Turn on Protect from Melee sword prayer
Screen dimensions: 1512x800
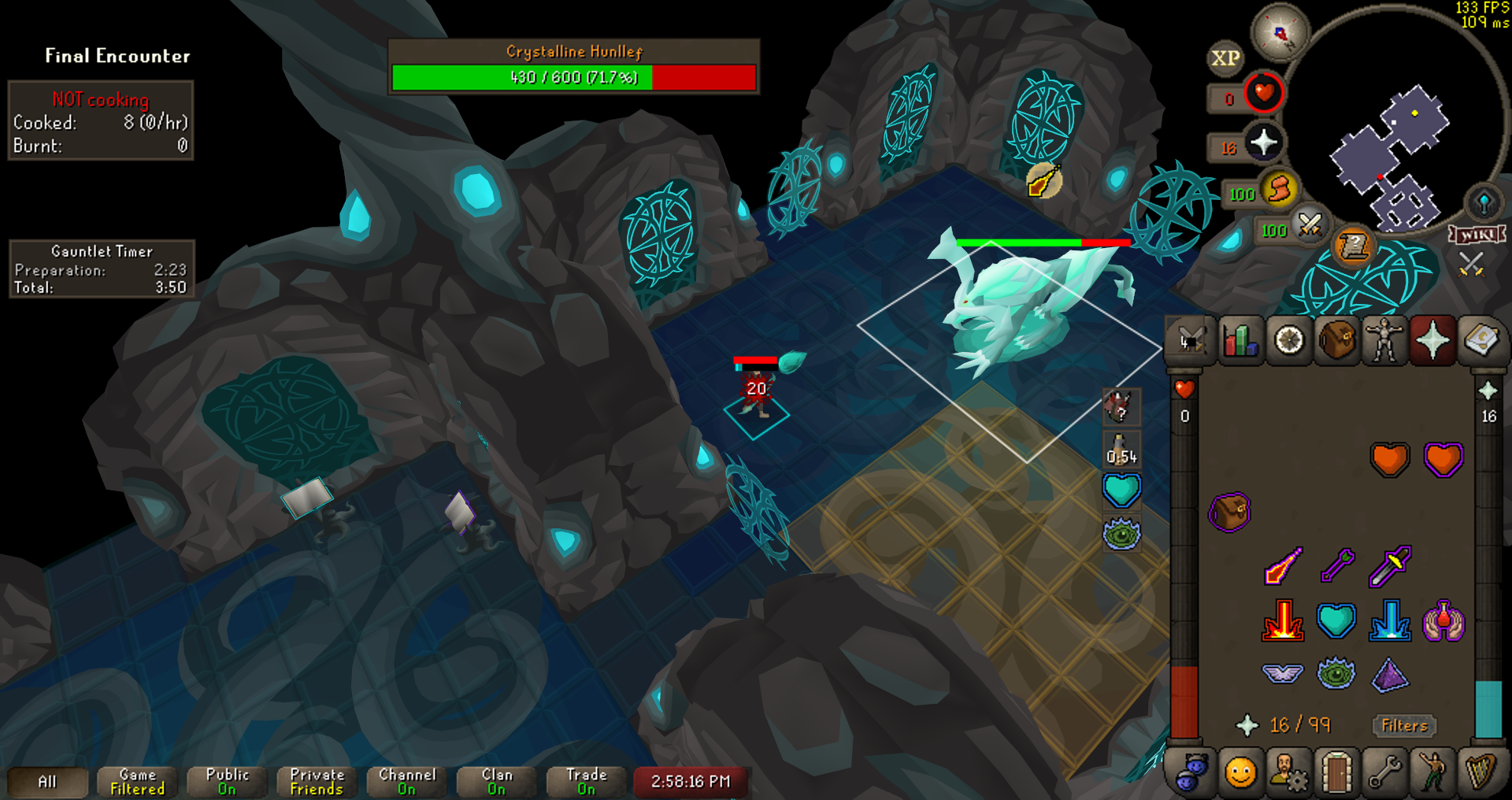pyautogui.click(x=1390, y=565)
